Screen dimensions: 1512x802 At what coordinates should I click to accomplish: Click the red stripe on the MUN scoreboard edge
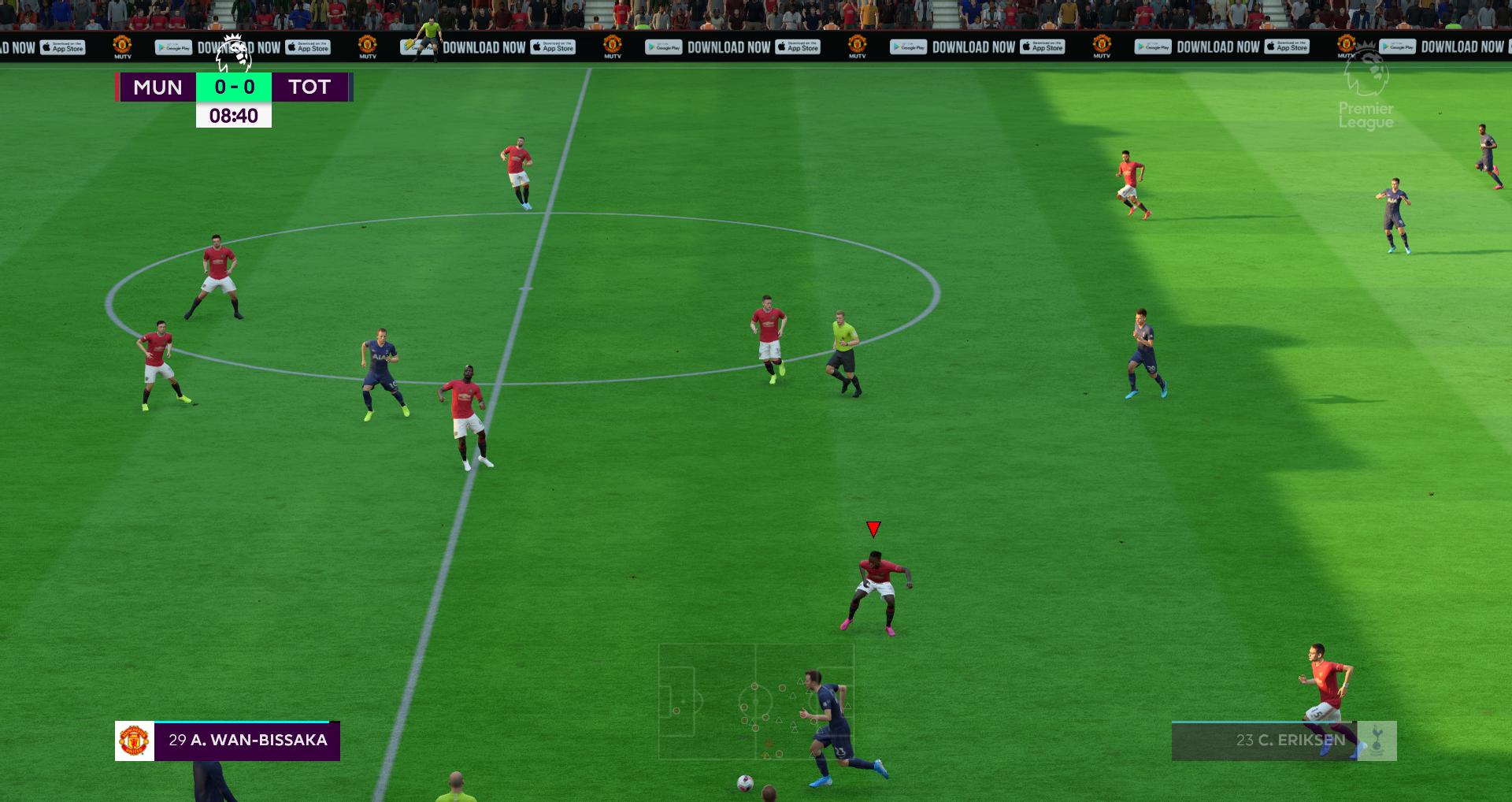click(x=117, y=87)
